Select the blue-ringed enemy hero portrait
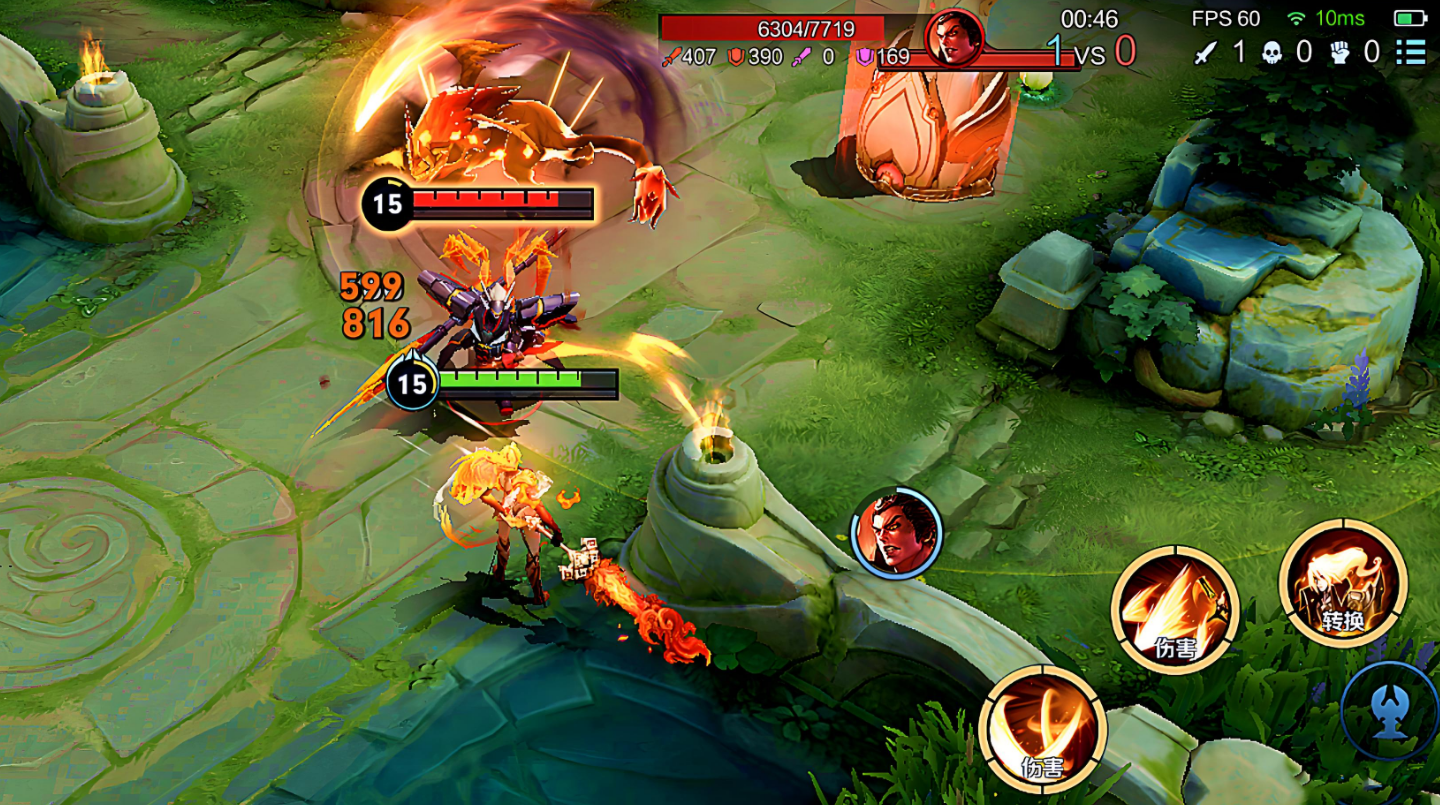 tap(896, 532)
